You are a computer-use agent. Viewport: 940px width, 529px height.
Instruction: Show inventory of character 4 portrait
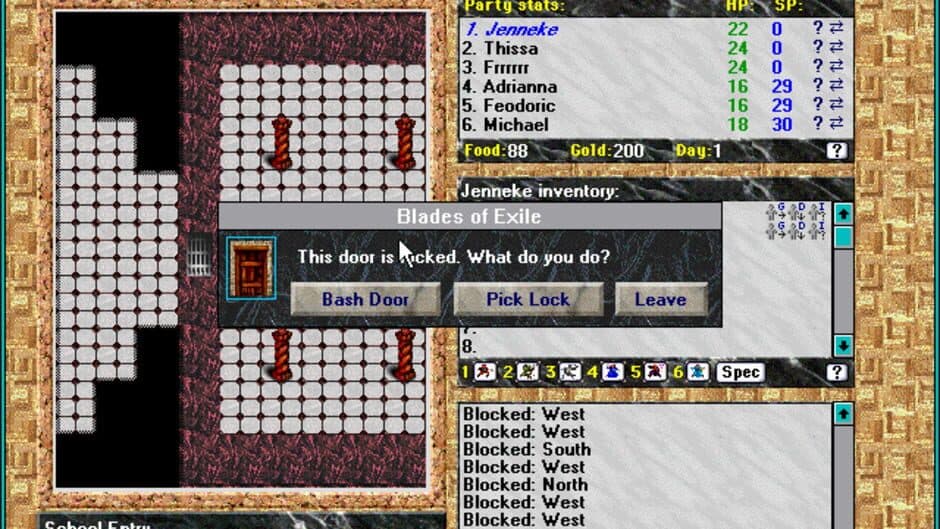point(613,373)
